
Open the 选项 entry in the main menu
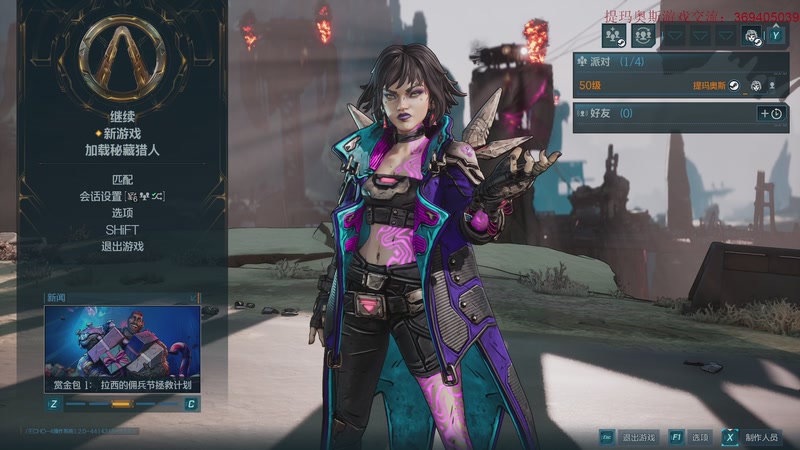tap(122, 213)
